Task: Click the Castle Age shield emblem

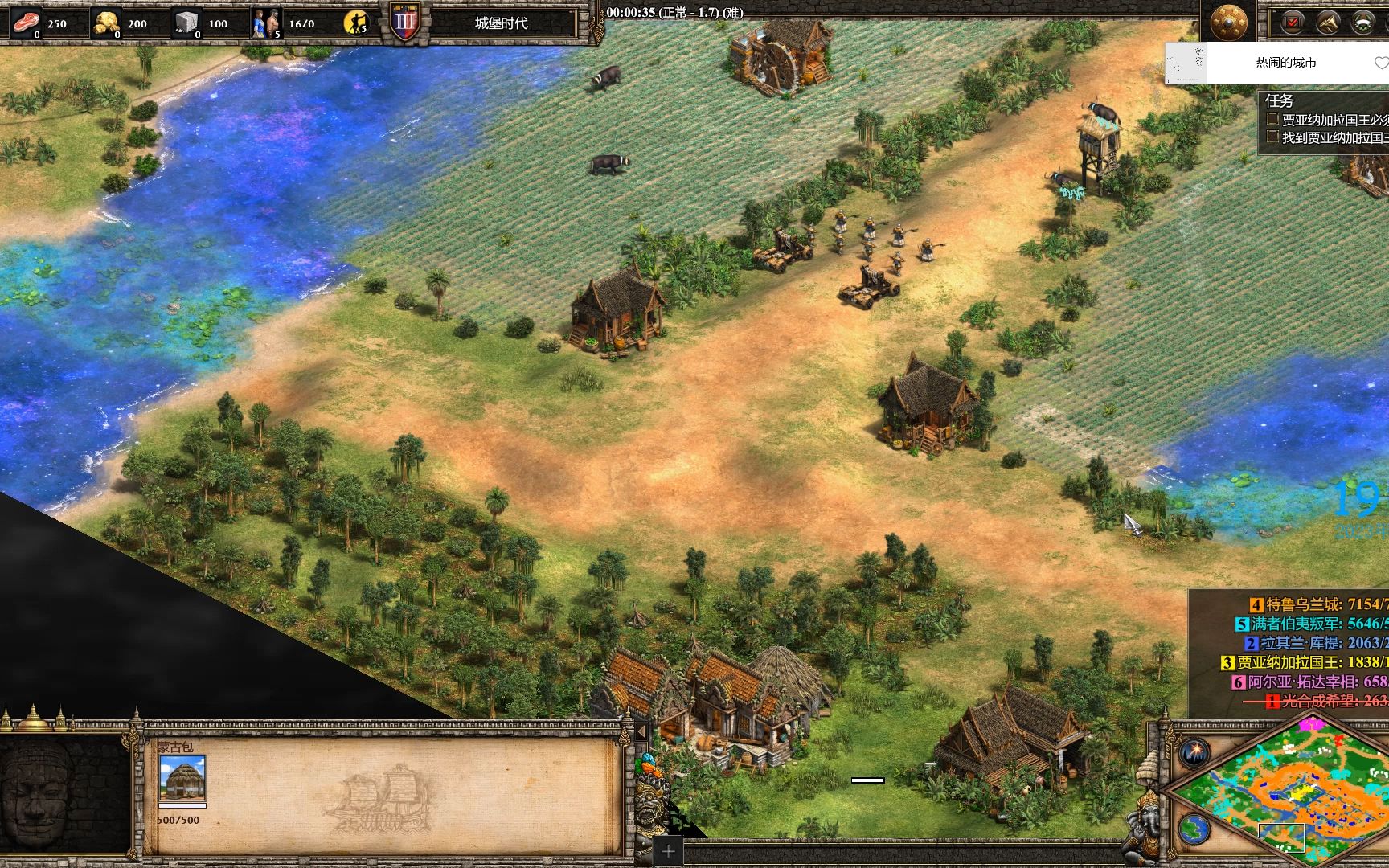Action: click(404, 22)
